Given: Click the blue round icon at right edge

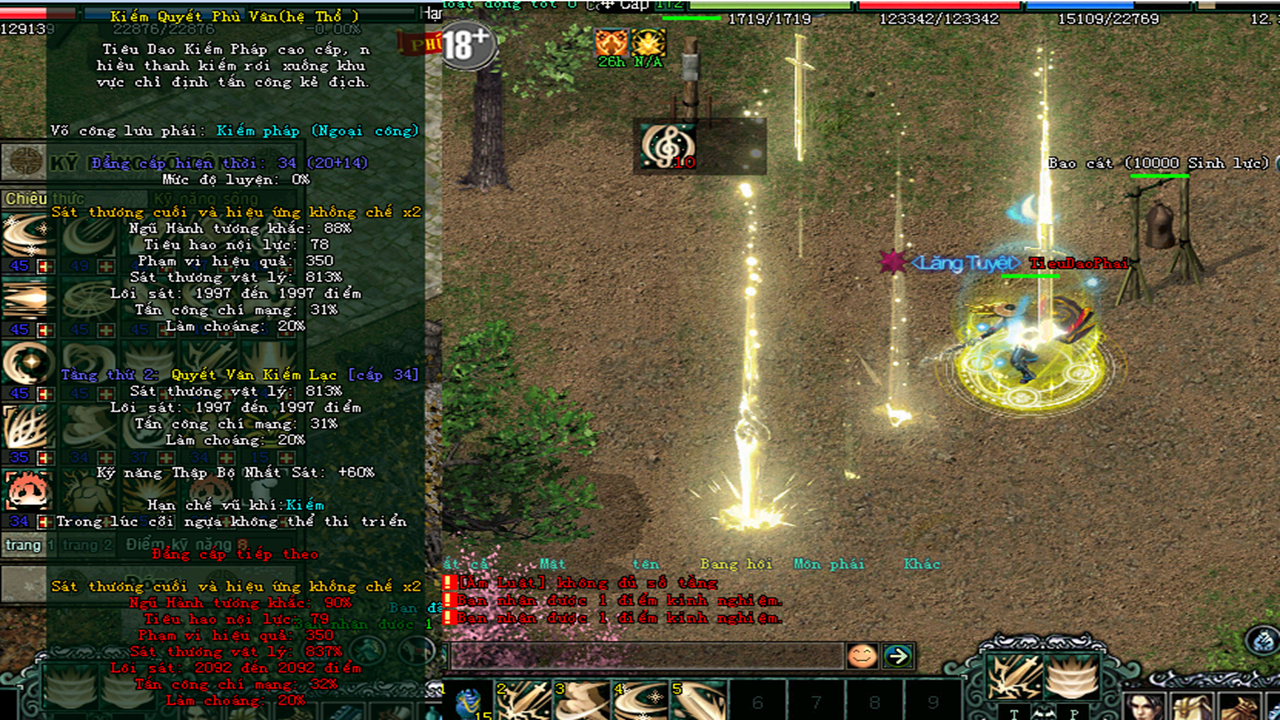Looking at the screenshot, I should click(x=1263, y=641).
